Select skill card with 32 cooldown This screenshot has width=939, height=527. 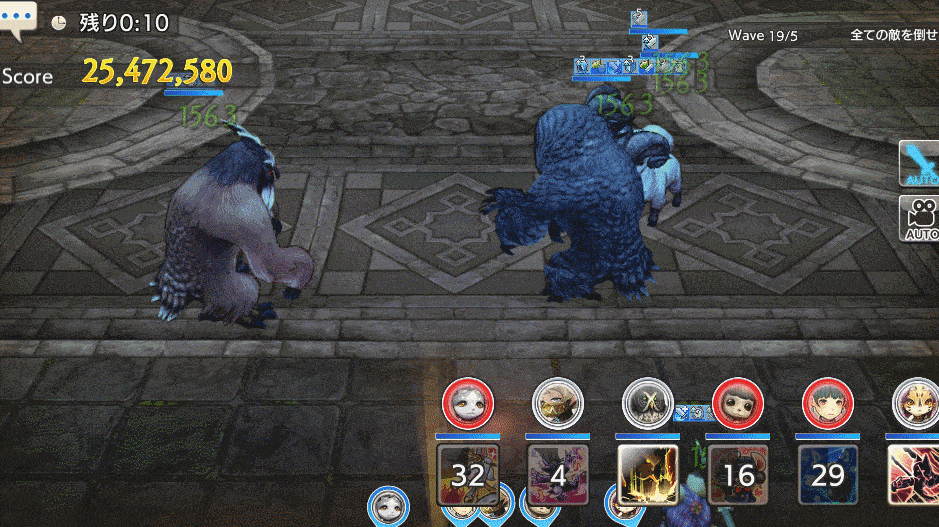[467, 473]
